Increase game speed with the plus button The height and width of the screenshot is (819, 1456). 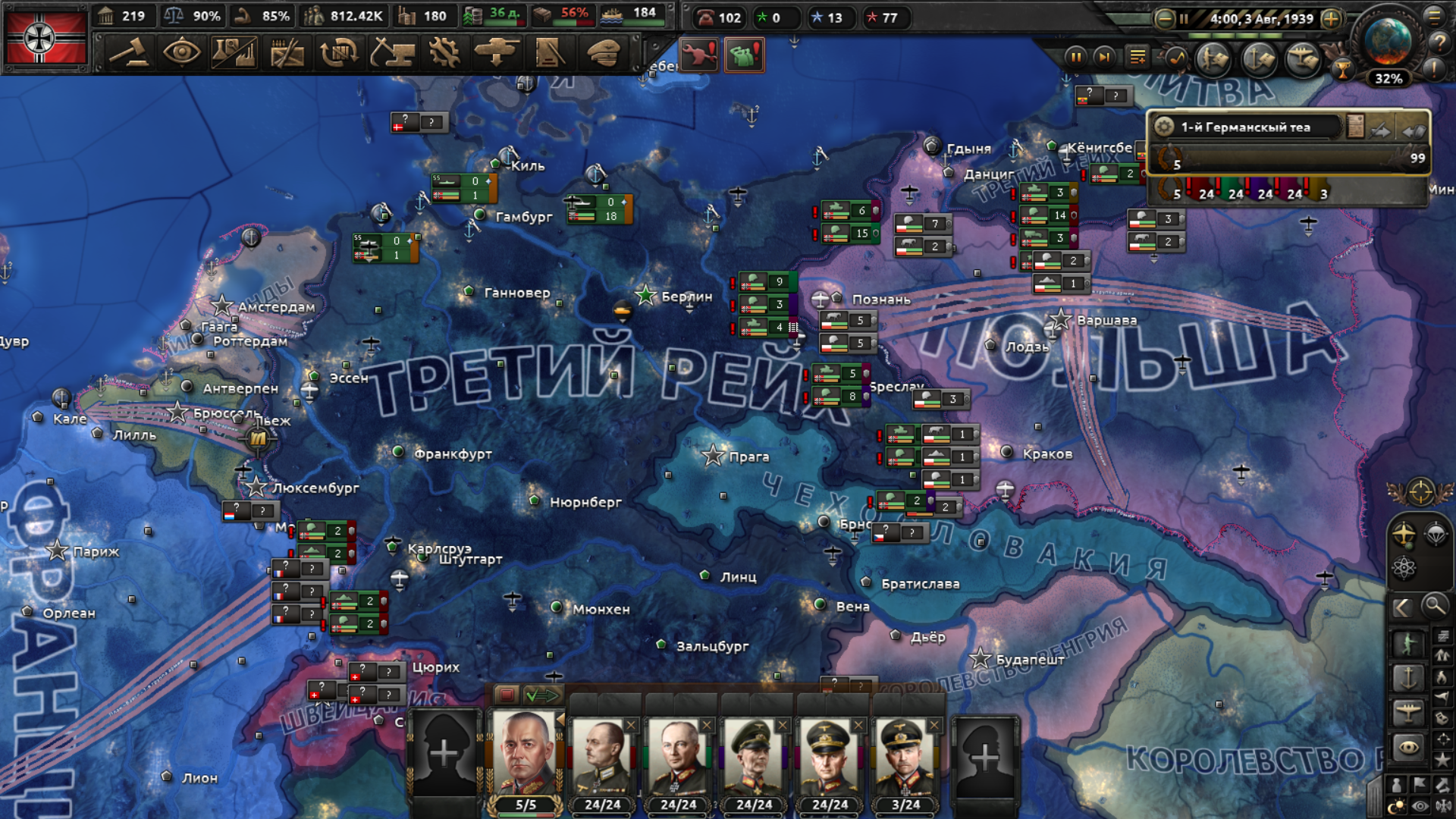(1331, 19)
